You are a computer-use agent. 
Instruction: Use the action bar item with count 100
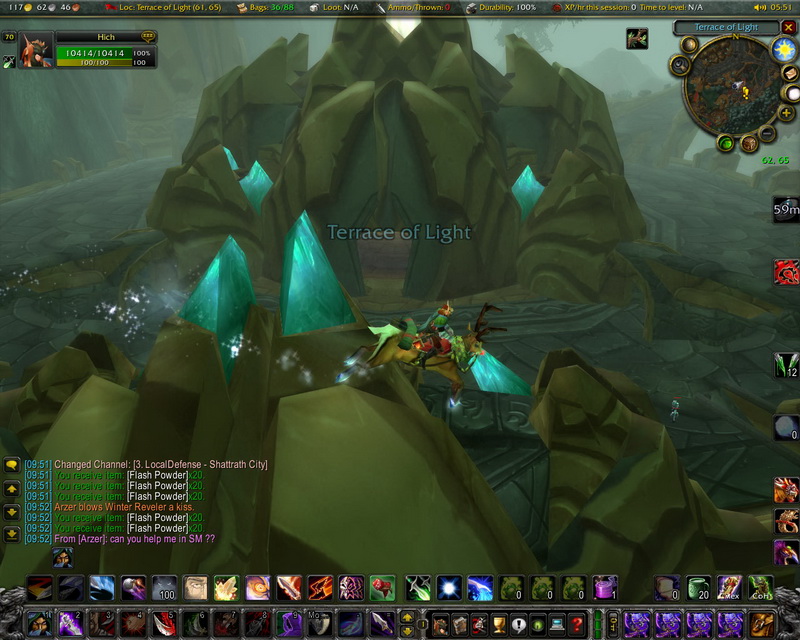165,588
